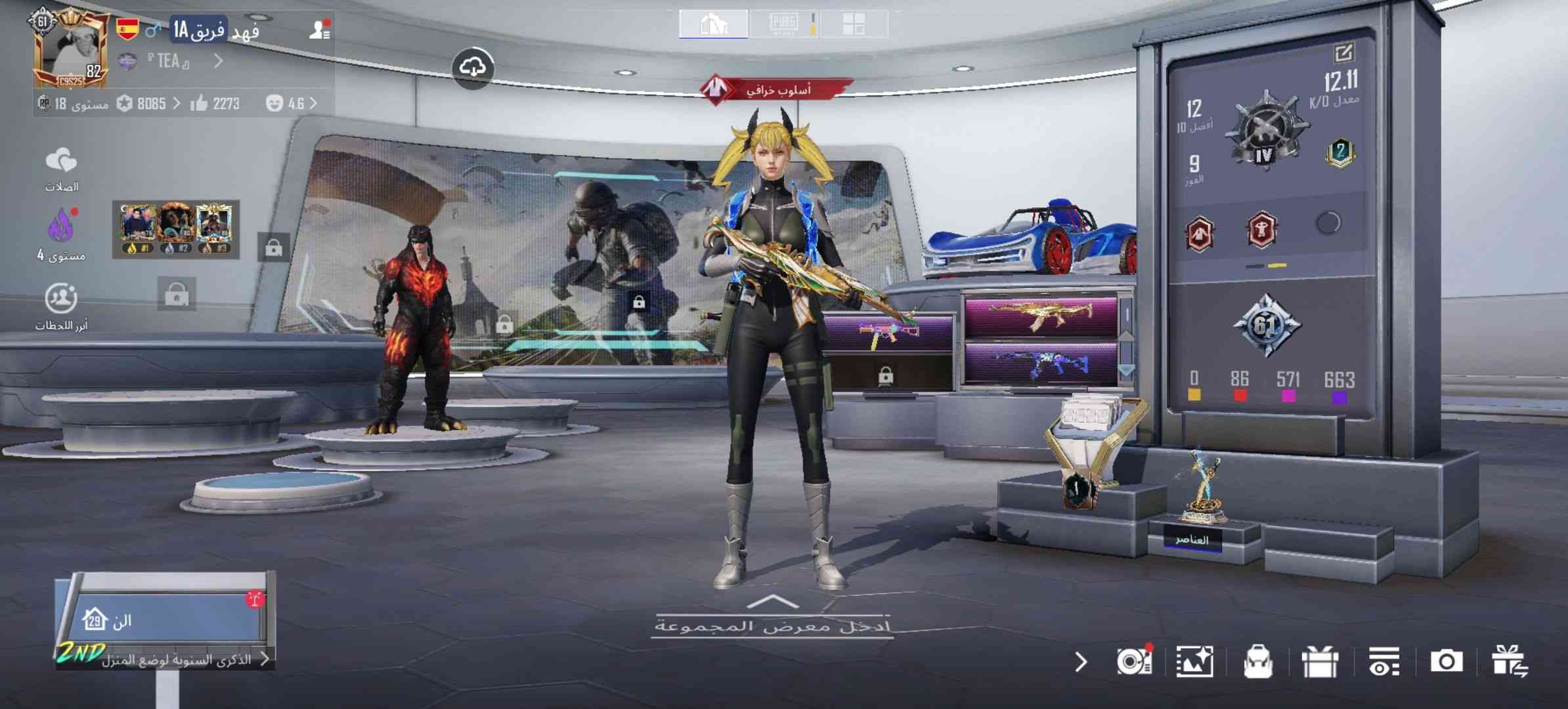The image size is (1568, 709).
Task: Give a like with the thumbs-up
Action: click(x=199, y=104)
